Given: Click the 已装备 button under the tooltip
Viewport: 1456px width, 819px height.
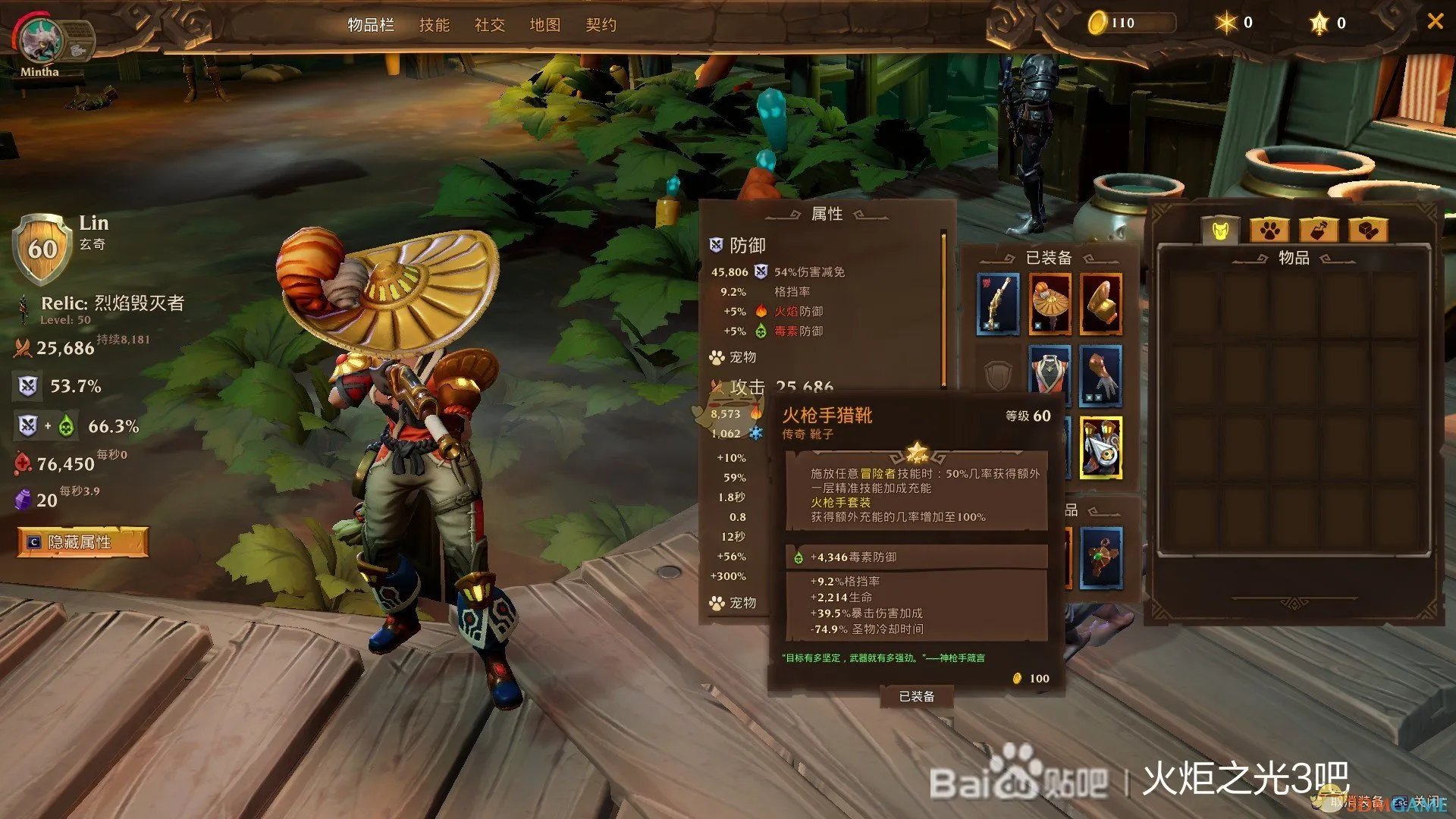Looking at the screenshot, I should pyautogui.click(x=916, y=695).
